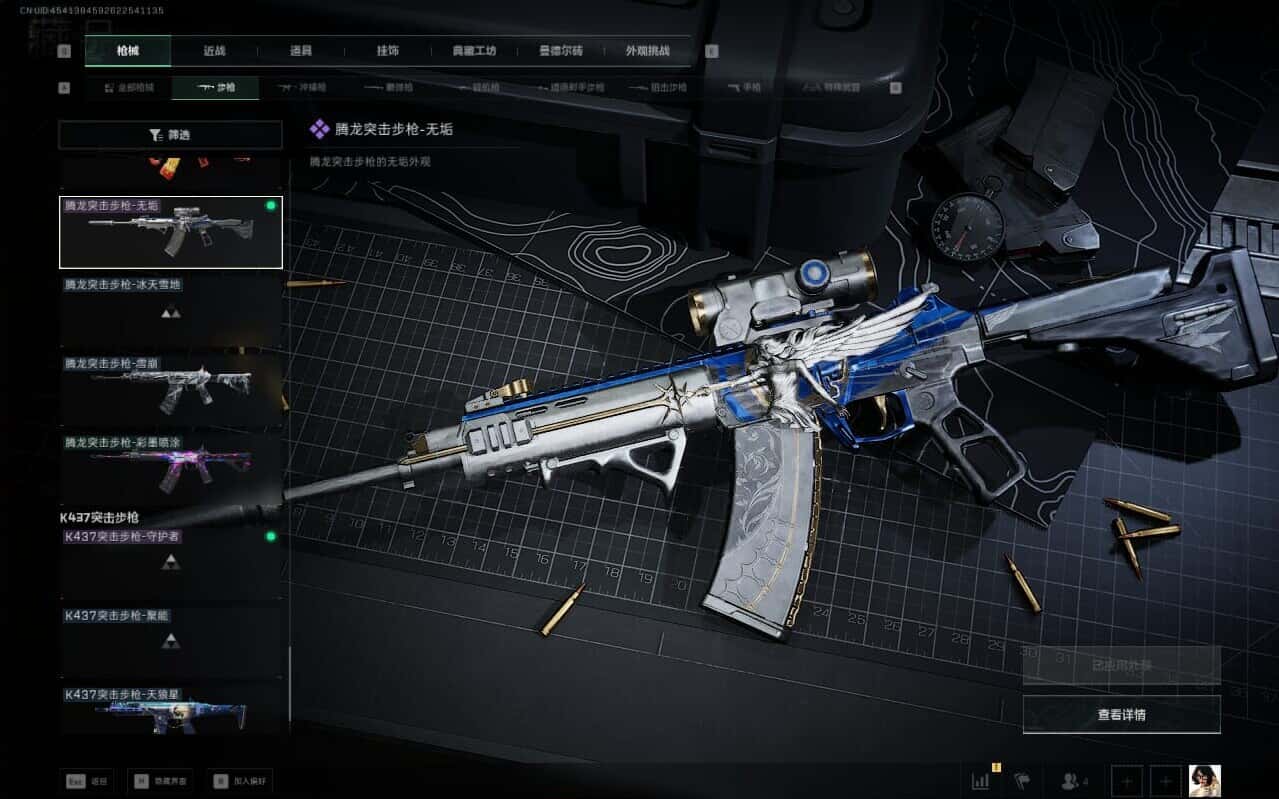This screenshot has height=799, width=1279.
Task: Choose the 腾龙突击步枪-冰天雪地 skin entry
Action: click(170, 310)
